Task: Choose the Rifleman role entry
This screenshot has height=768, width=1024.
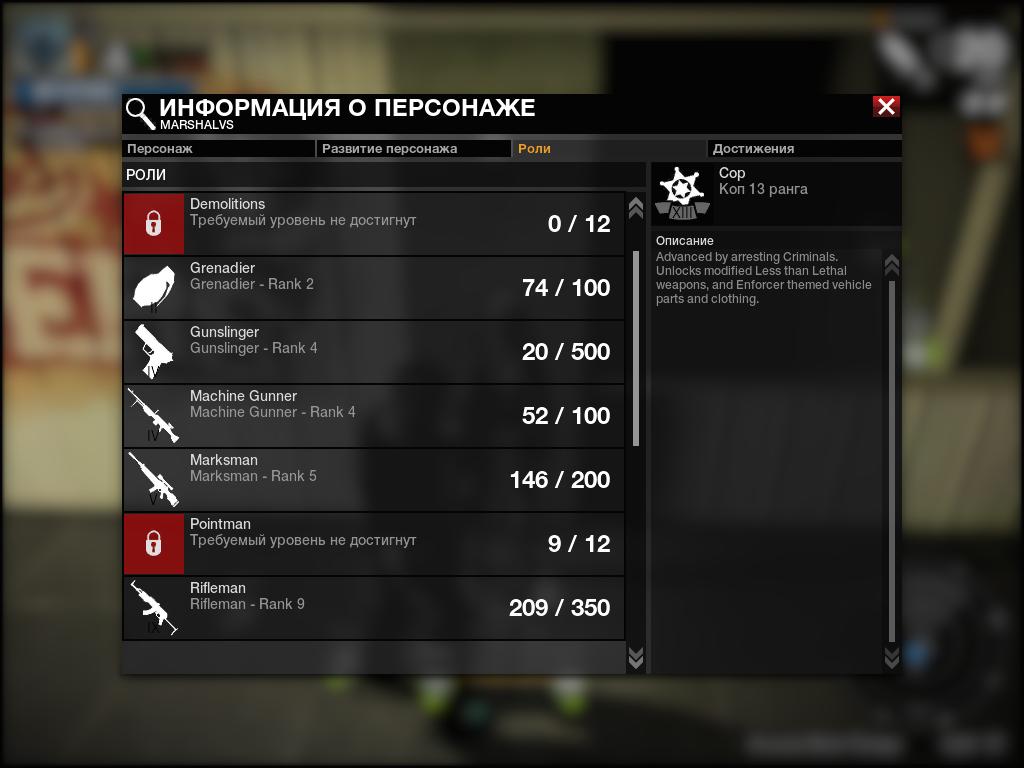Action: point(373,608)
